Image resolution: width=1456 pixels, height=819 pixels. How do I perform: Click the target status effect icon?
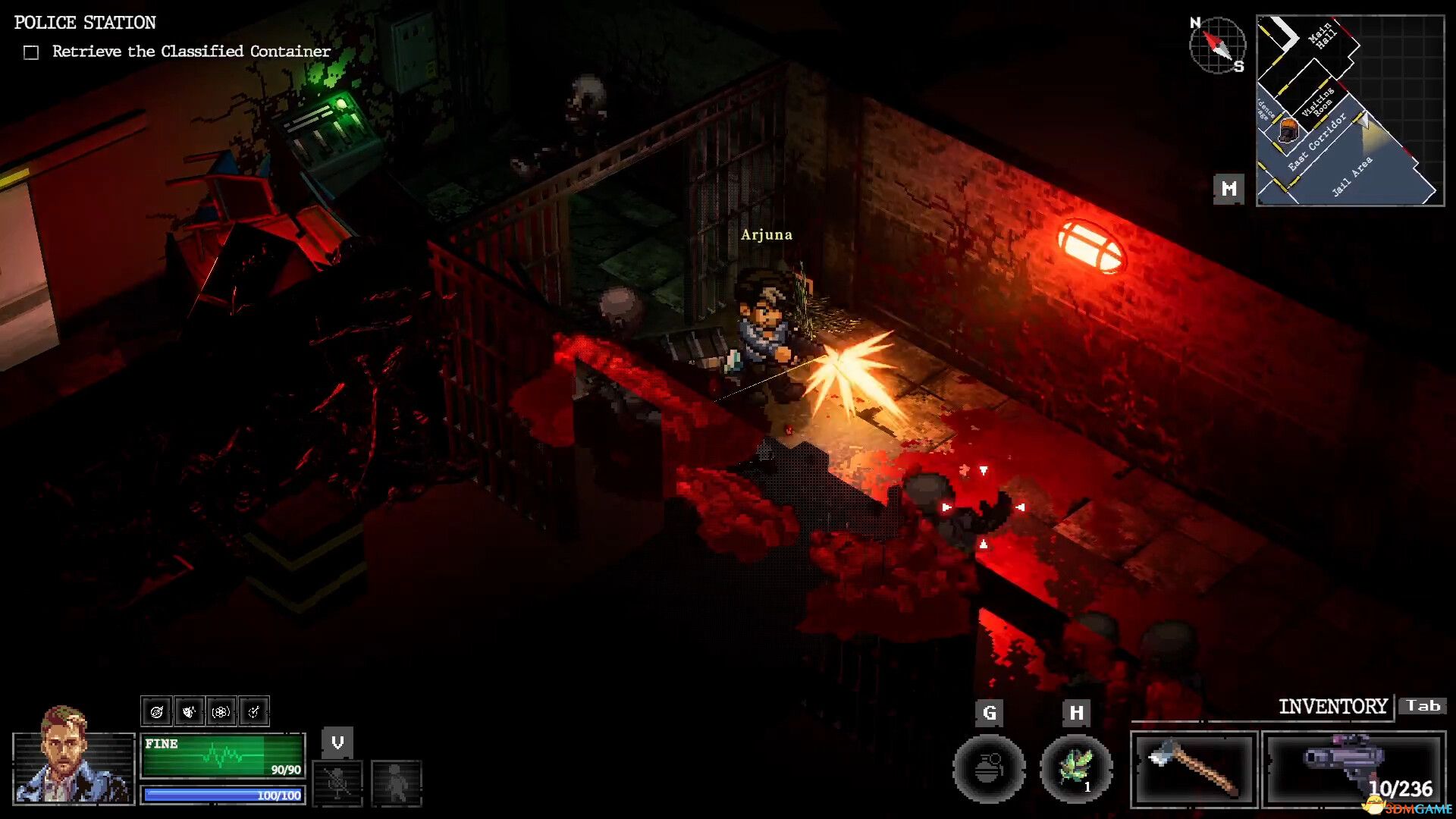coord(156,711)
